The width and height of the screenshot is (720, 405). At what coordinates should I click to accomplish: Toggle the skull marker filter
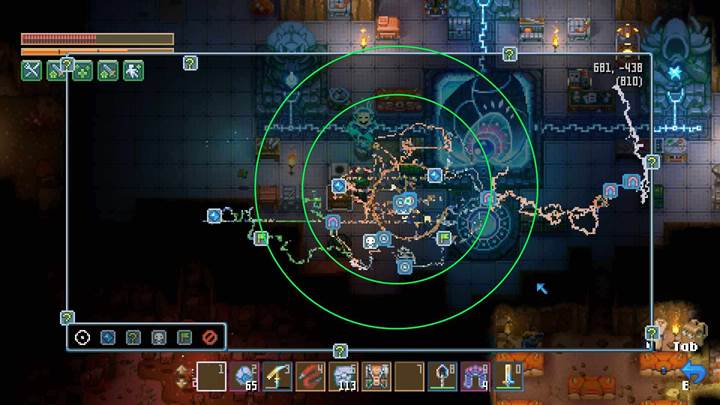(158, 338)
